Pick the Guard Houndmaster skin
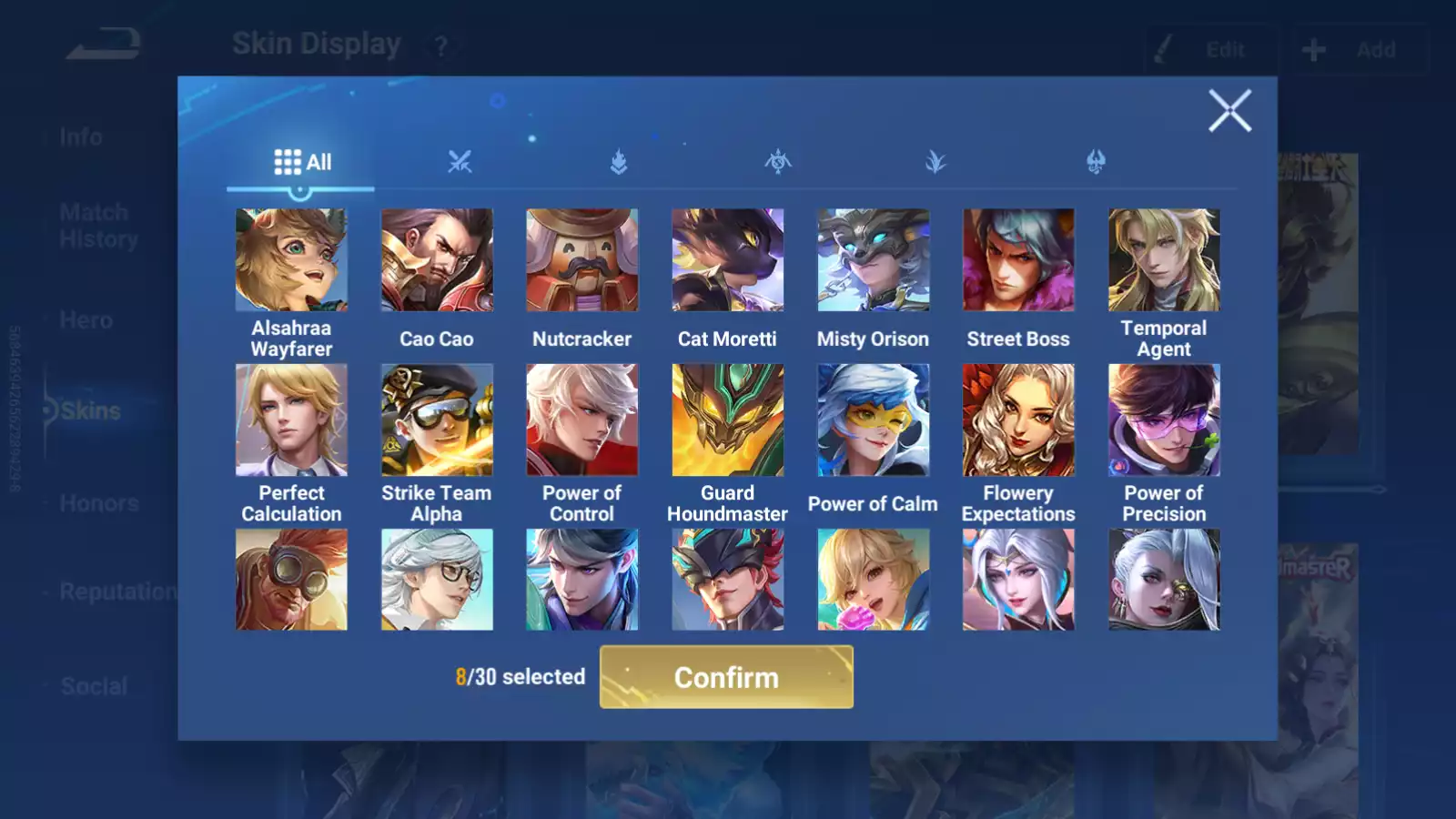1456x819 pixels. (727, 420)
